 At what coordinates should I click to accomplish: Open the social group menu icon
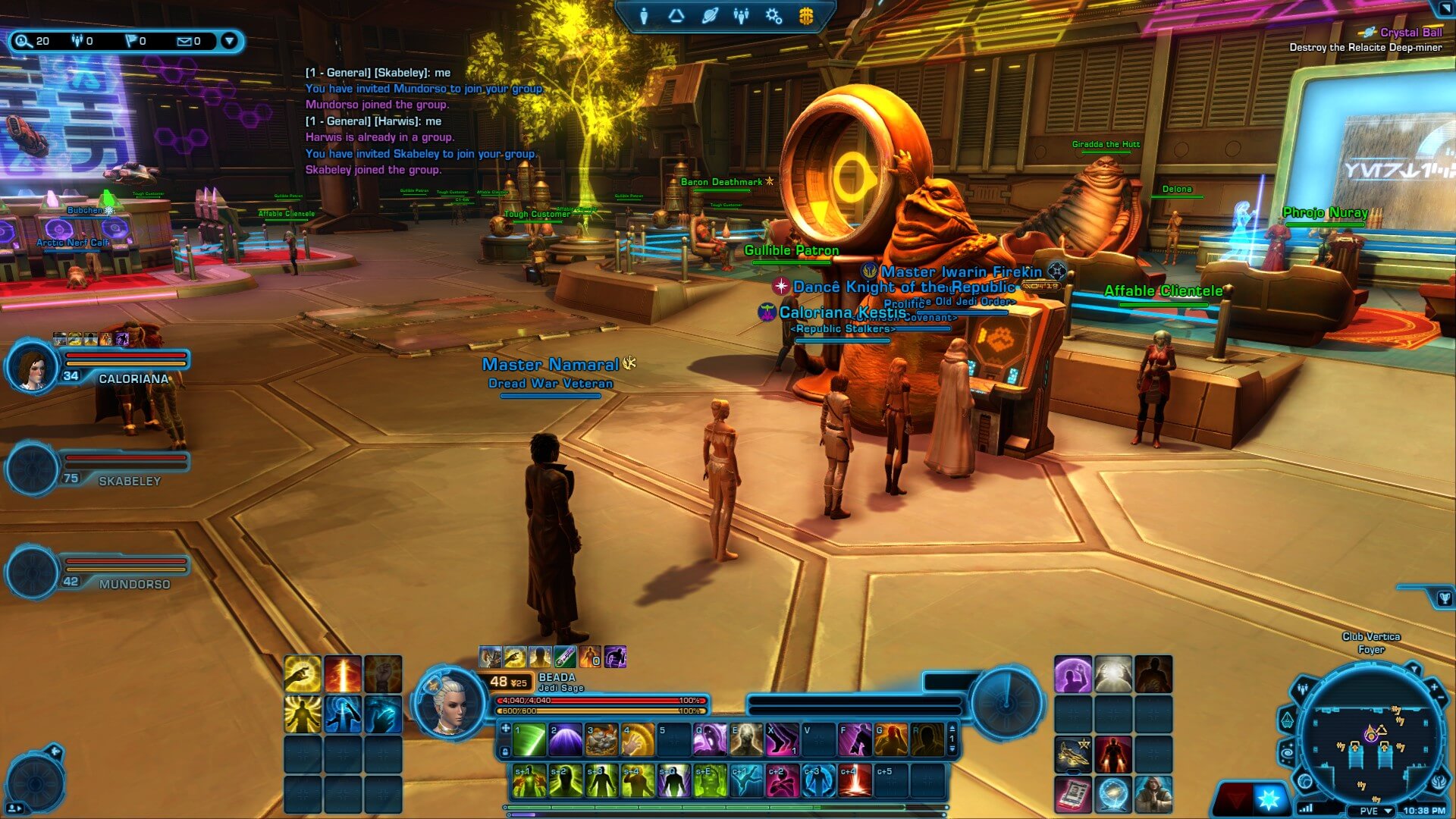742,16
